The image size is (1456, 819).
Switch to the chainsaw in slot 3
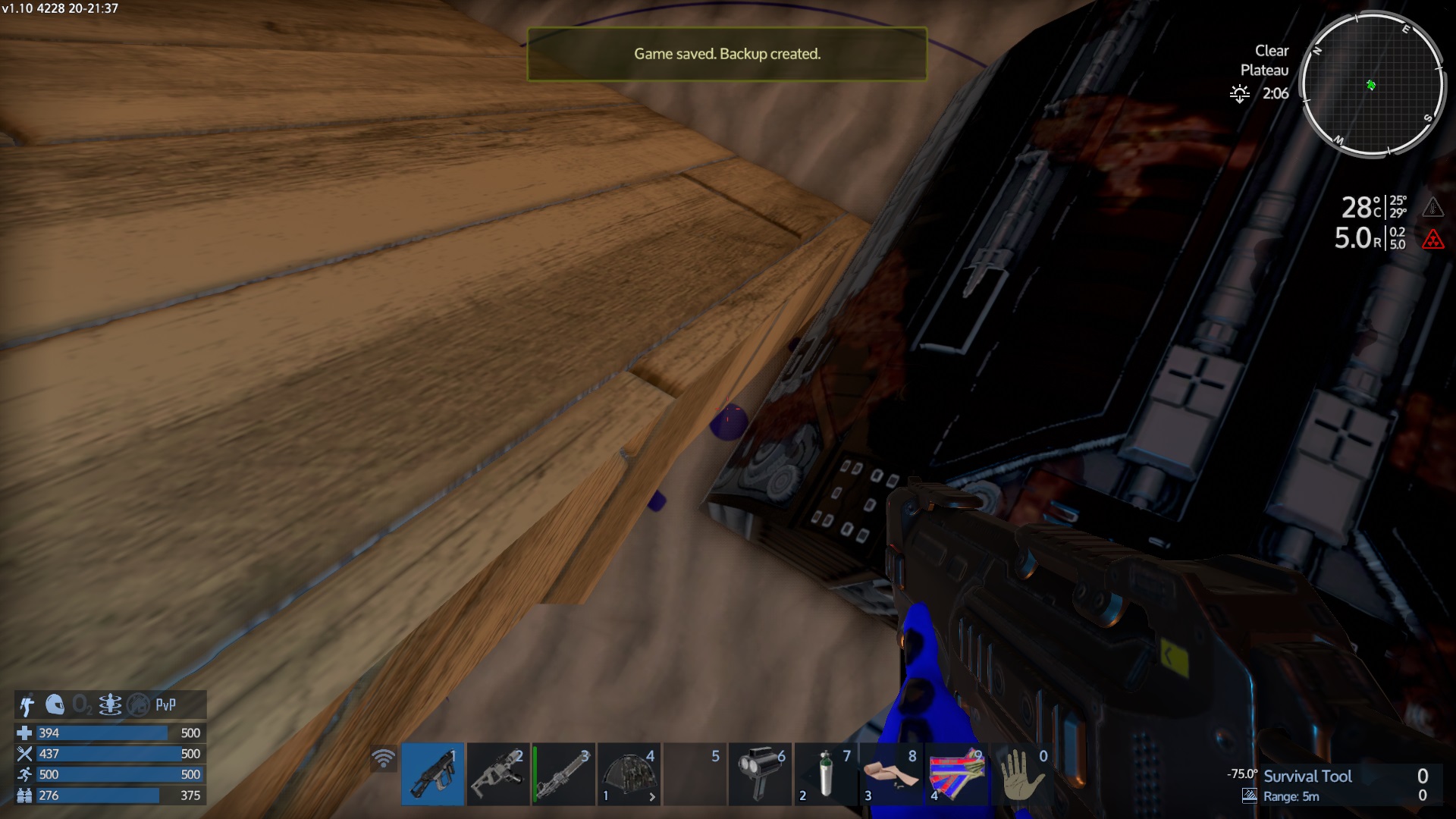coord(563,773)
